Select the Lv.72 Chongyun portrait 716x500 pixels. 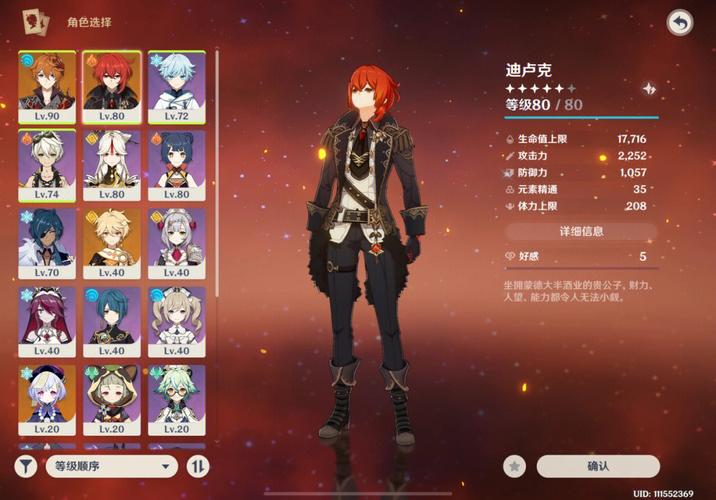coord(176,85)
